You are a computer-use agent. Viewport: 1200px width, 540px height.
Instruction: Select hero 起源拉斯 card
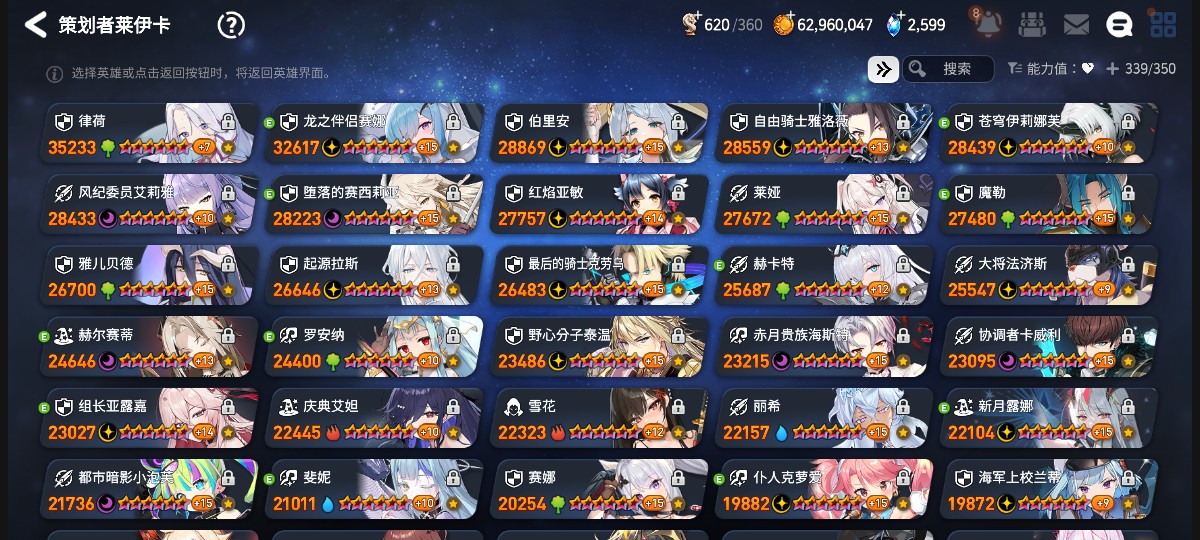[373, 275]
